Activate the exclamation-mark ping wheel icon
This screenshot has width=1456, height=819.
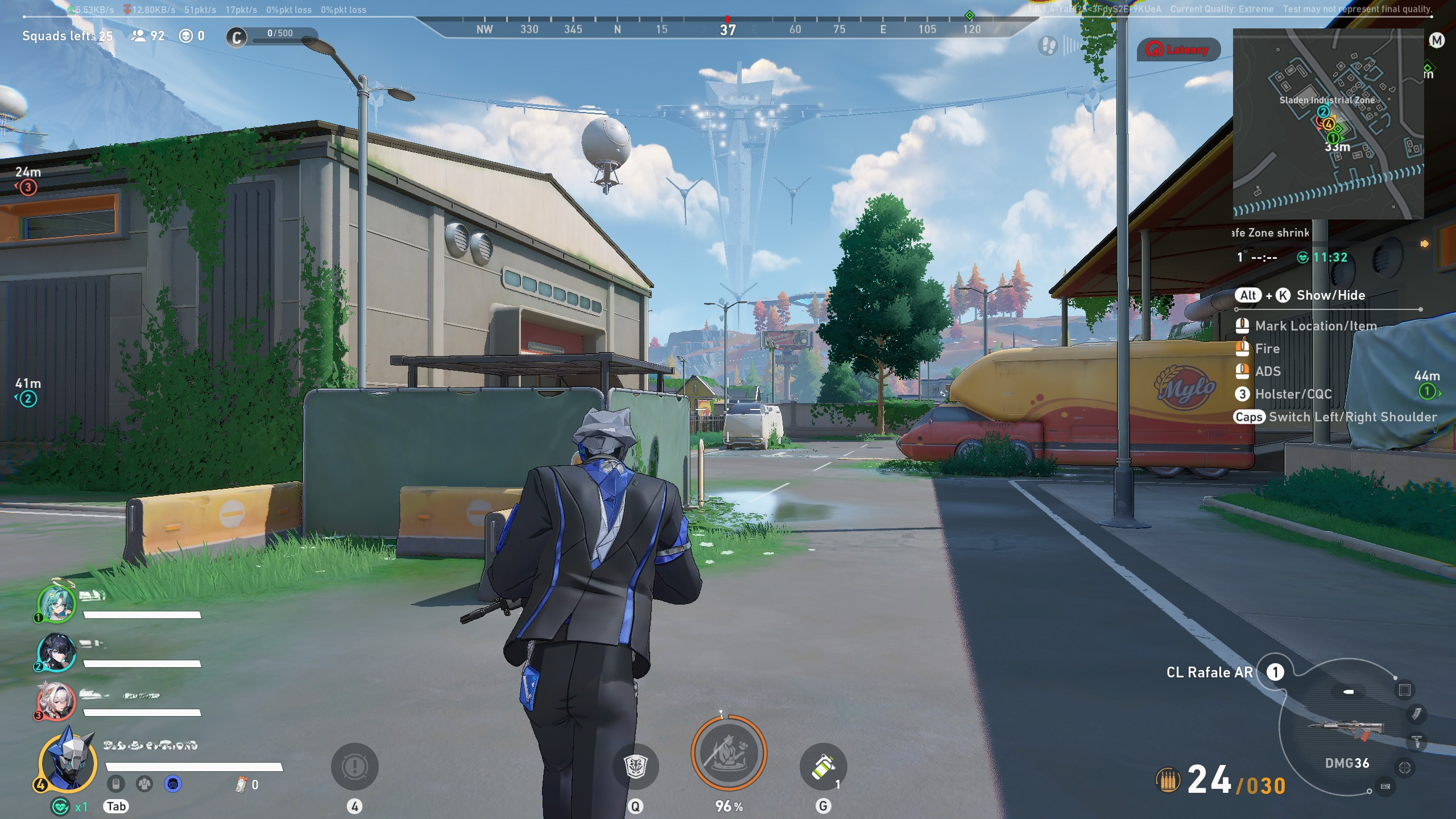pyautogui.click(x=354, y=767)
